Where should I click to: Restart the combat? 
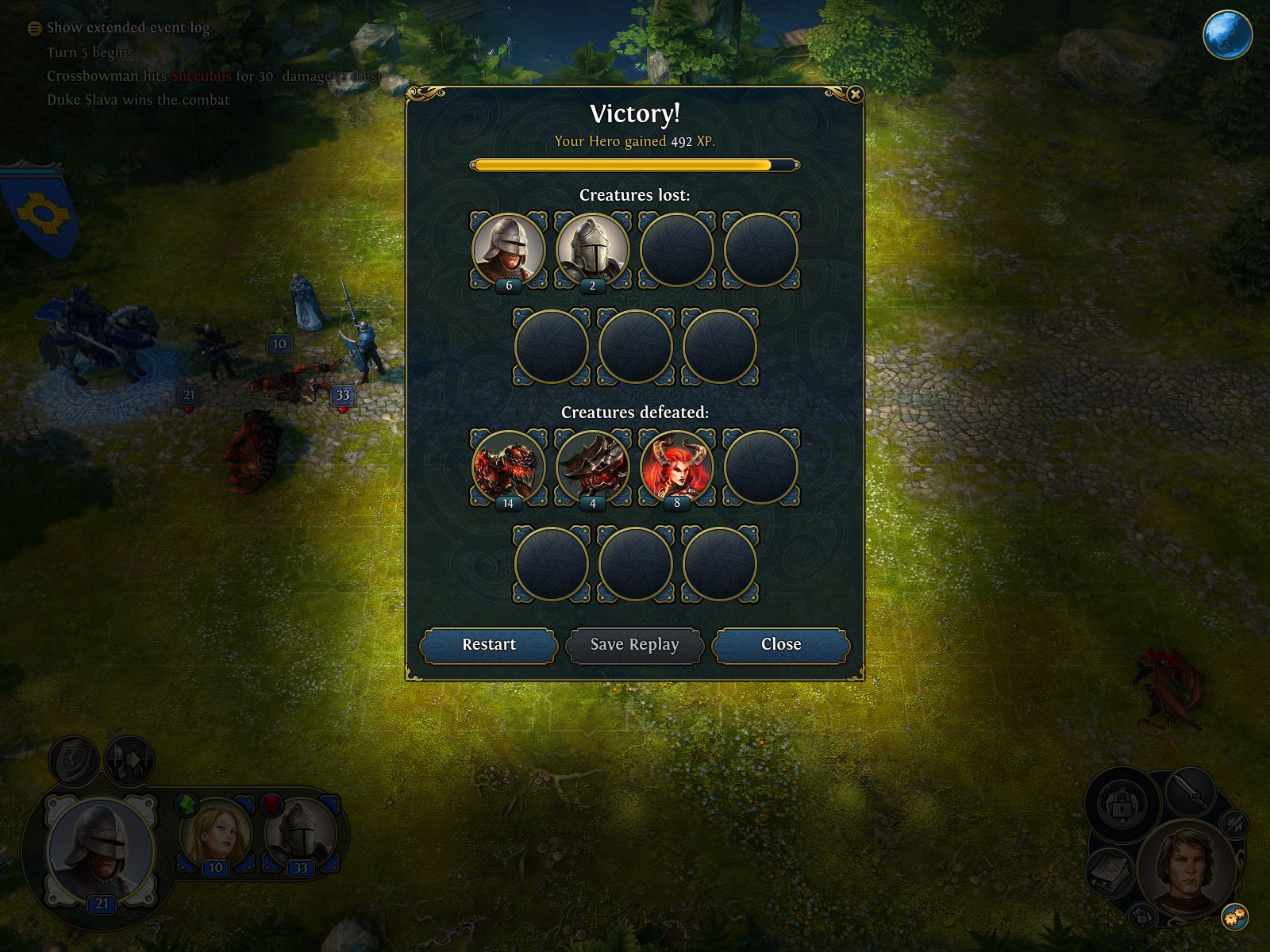click(x=488, y=645)
